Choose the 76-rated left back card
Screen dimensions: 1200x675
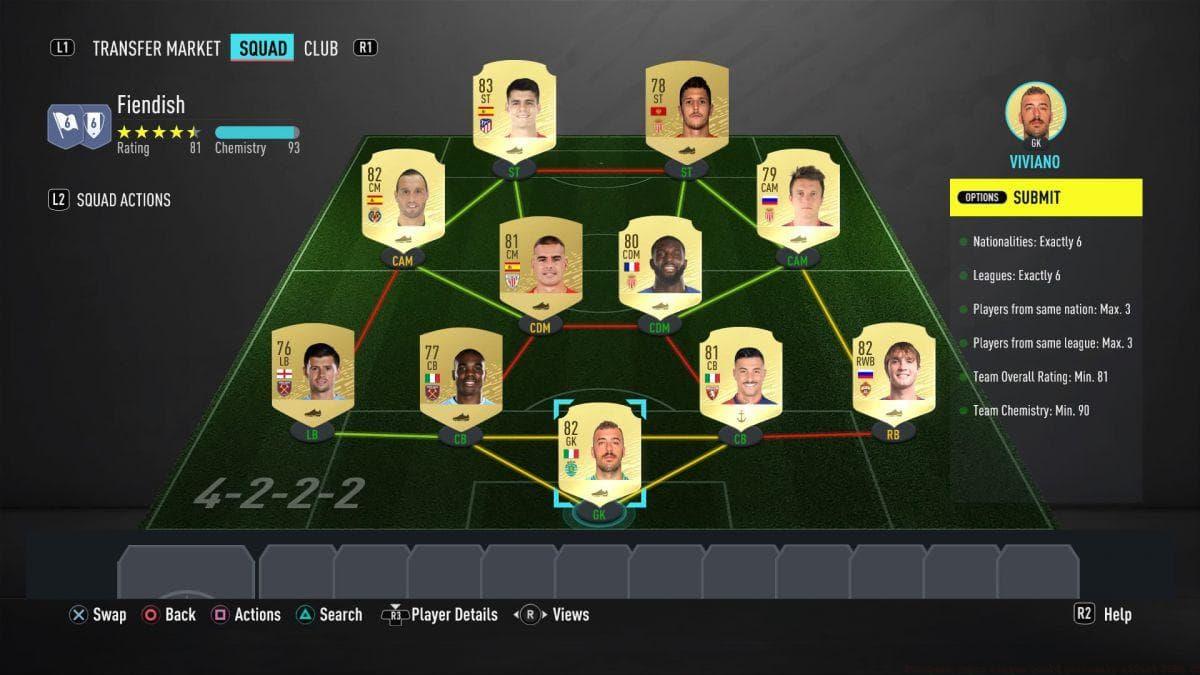tap(313, 374)
